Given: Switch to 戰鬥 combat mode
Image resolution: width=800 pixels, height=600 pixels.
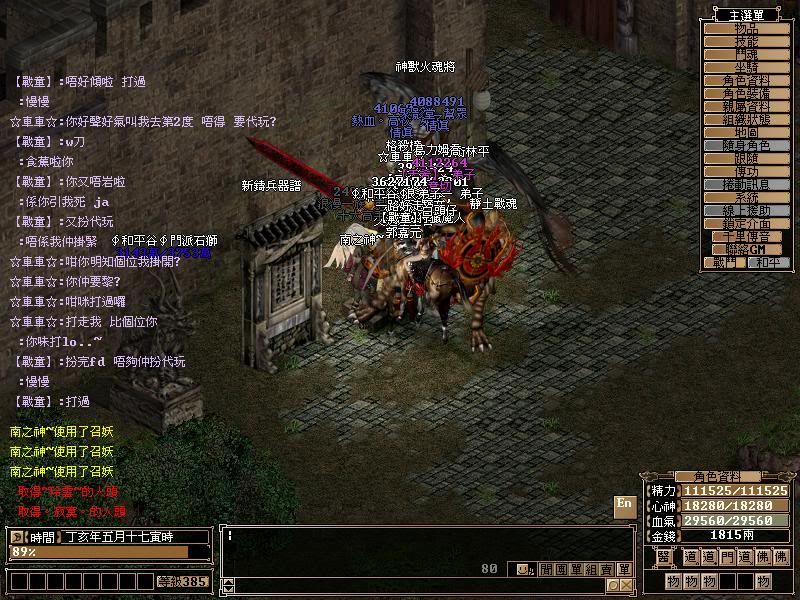Looking at the screenshot, I should (x=724, y=262).
